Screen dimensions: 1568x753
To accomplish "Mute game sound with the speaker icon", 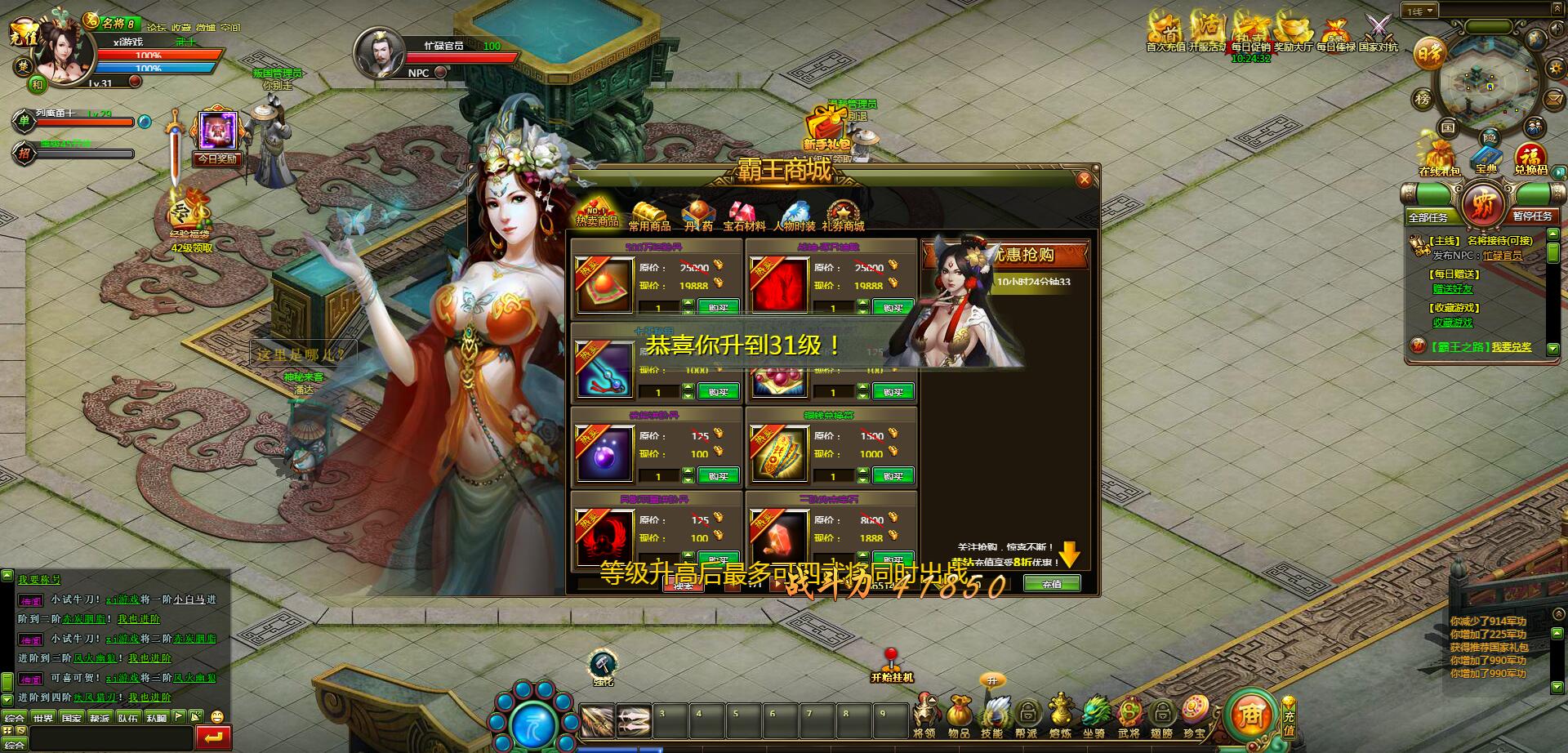I will pos(1556,28).
